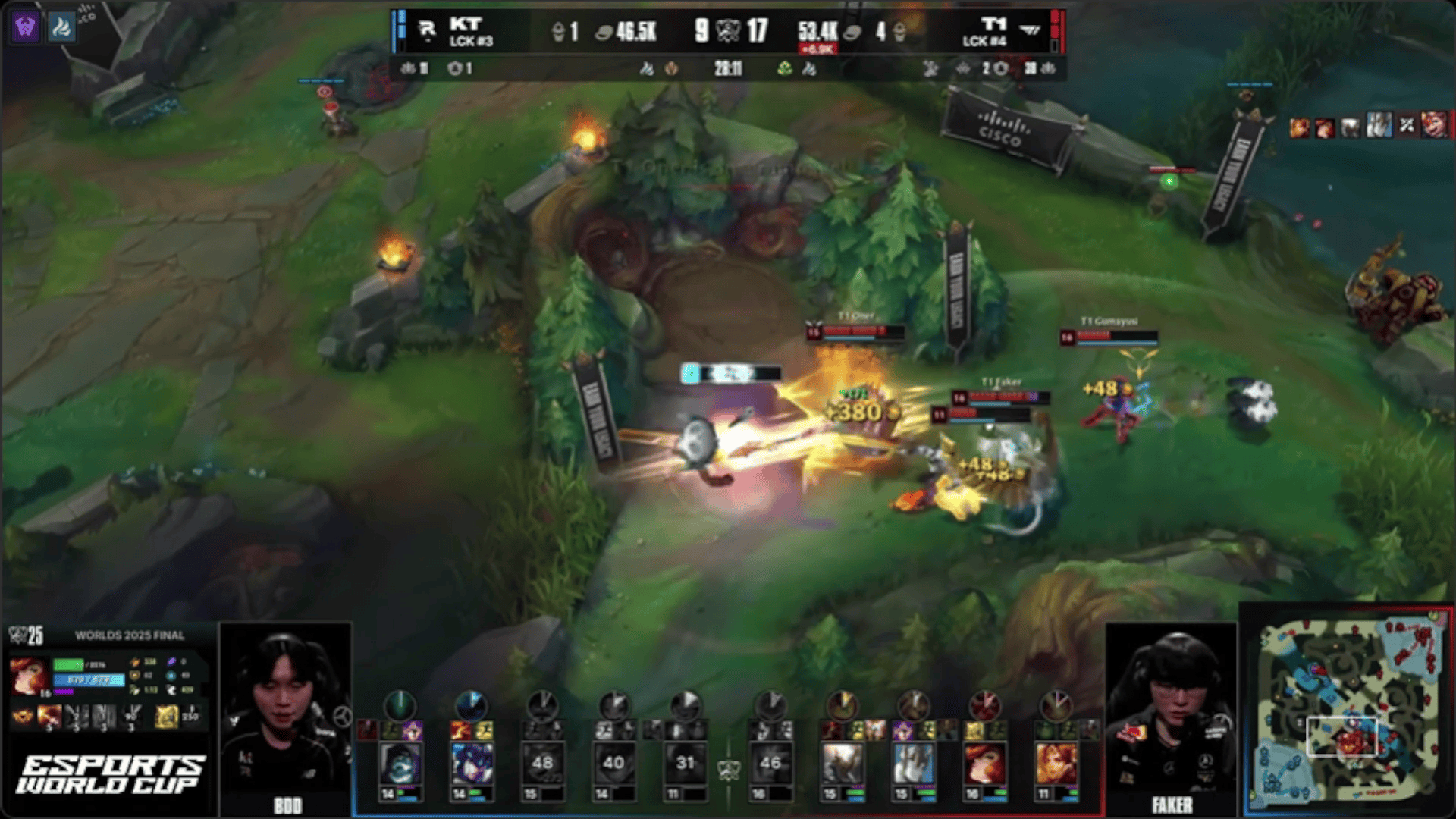1456x819 pixels.
Task: Select the dead champion portrait showing 46
Action: [770, 764]
